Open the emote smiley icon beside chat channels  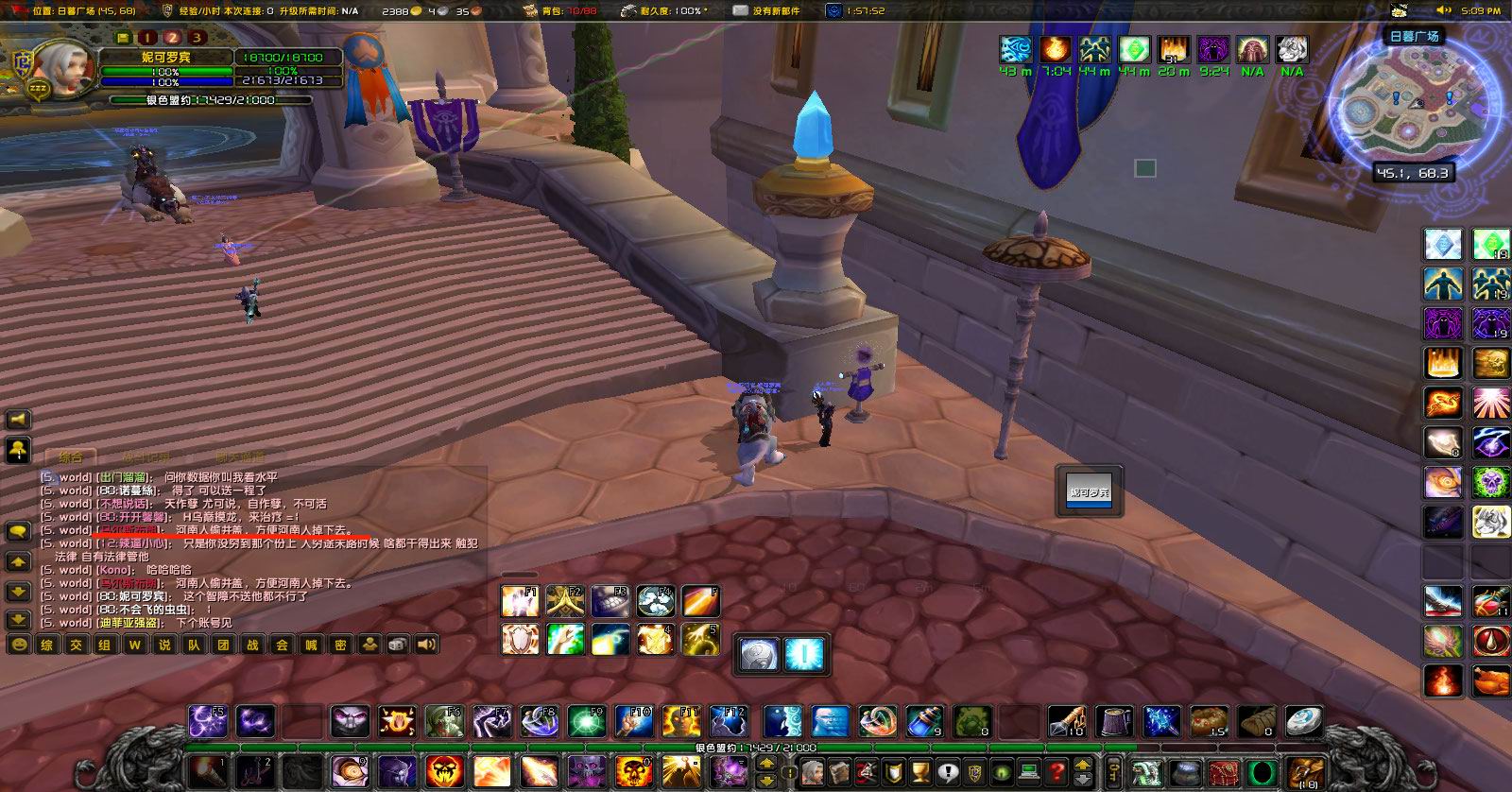19,645
